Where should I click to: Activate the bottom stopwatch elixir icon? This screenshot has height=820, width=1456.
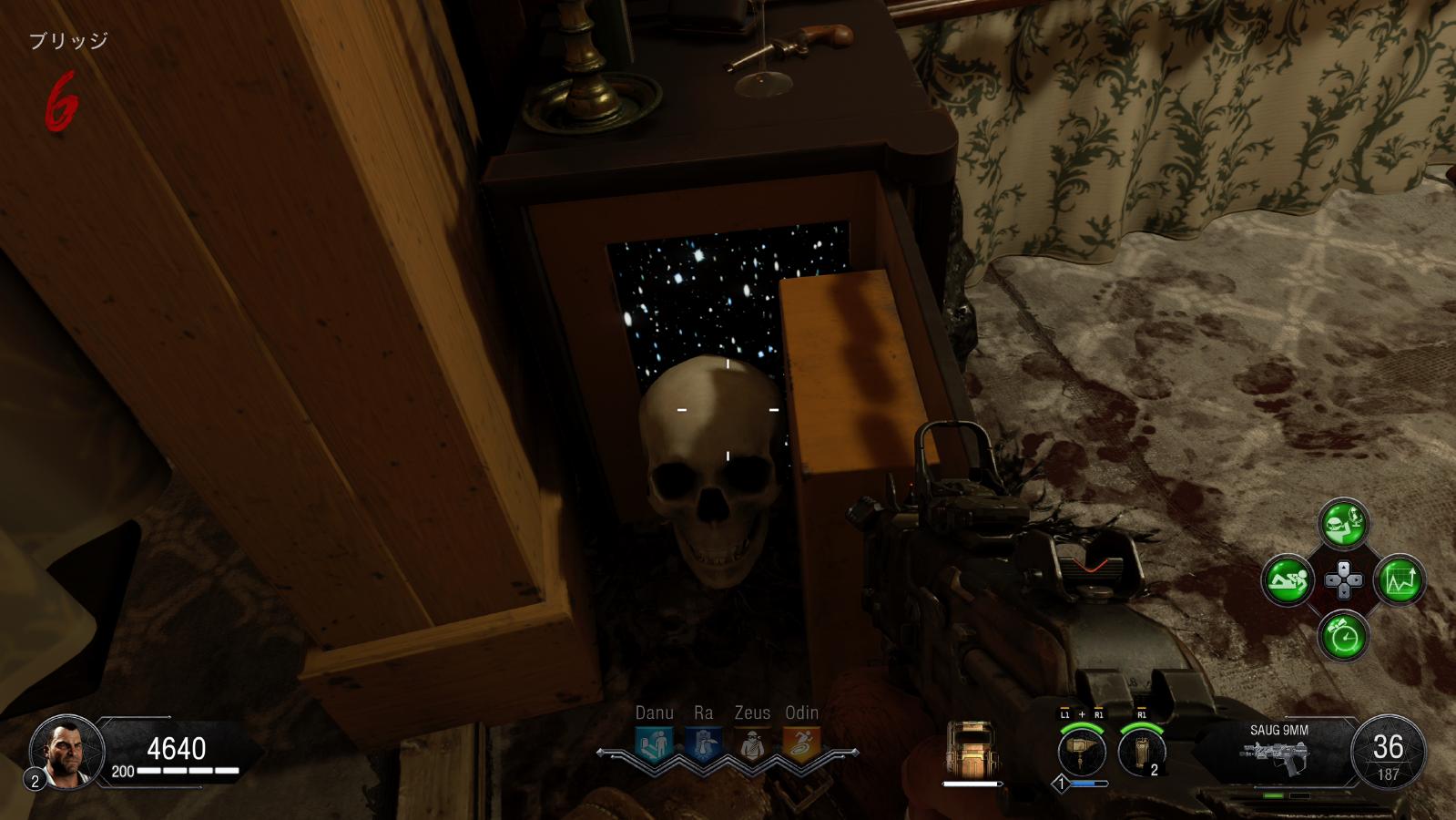point(1343,635)
